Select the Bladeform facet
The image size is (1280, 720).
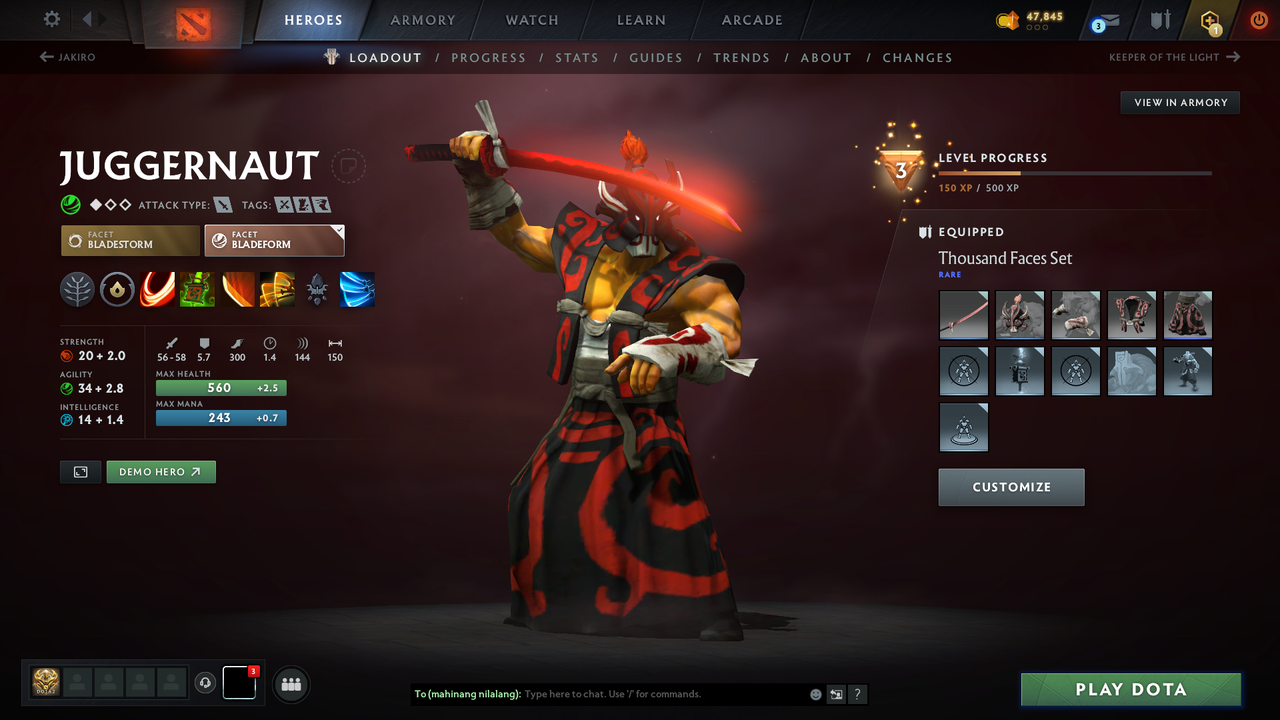point(274,240)
